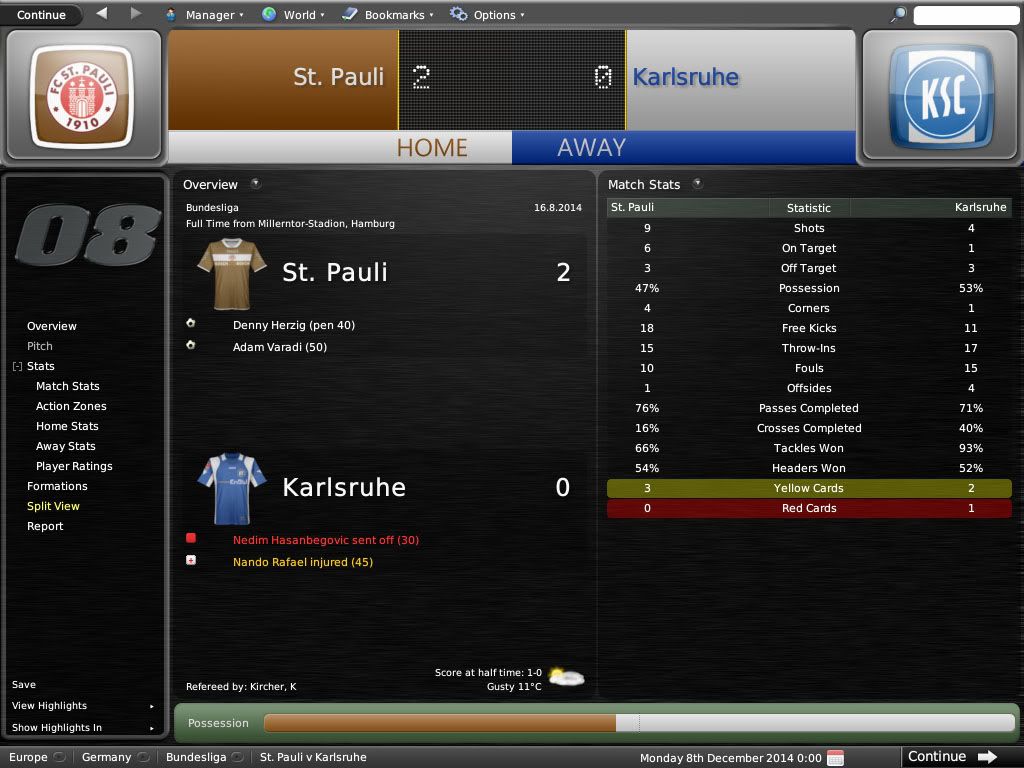Viewport: 1024px width, 768px height.
Task: Open the match Report
Action: coord(45,526)
